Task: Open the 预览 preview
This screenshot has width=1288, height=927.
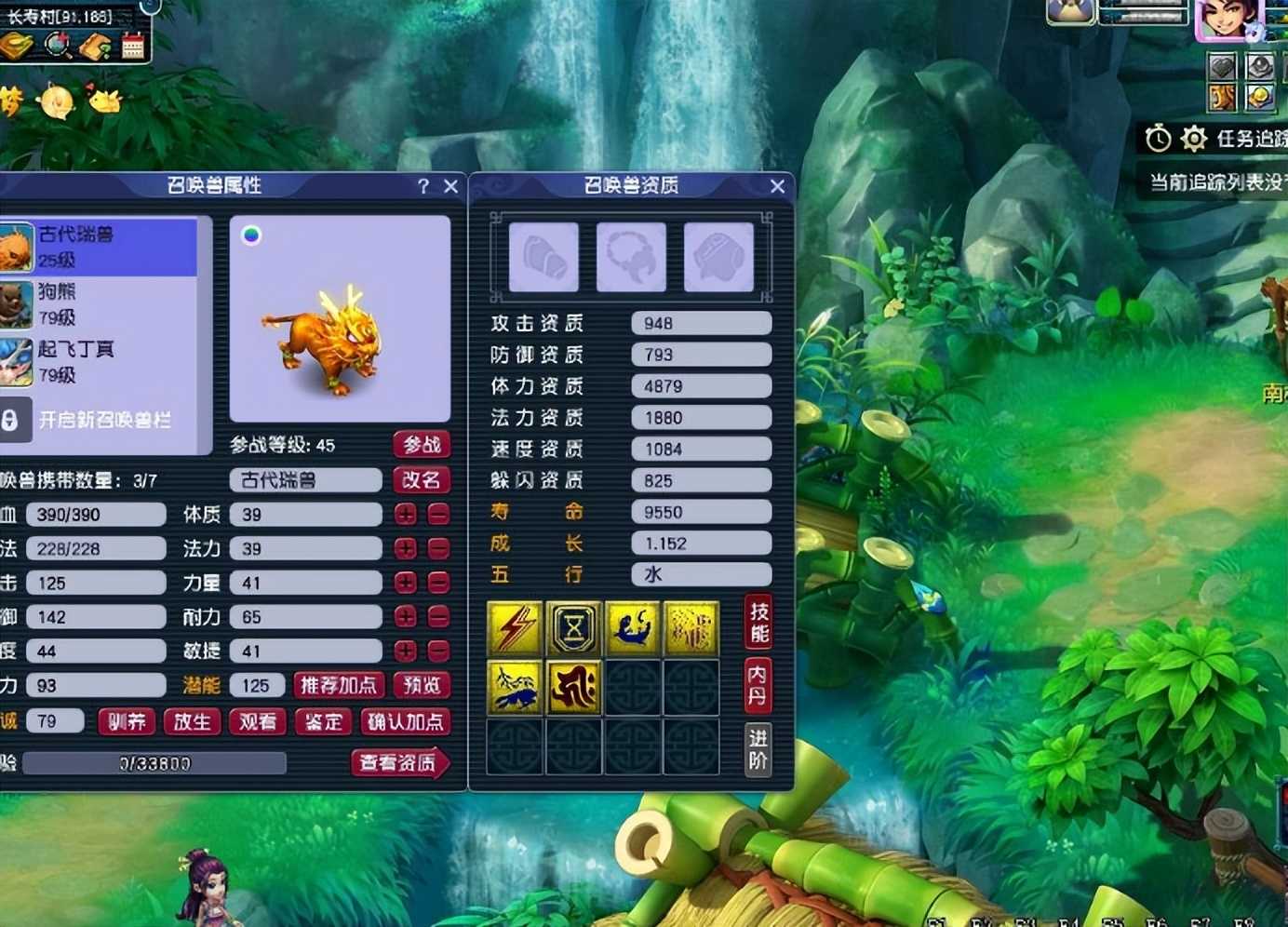Action: coord(422,686)
